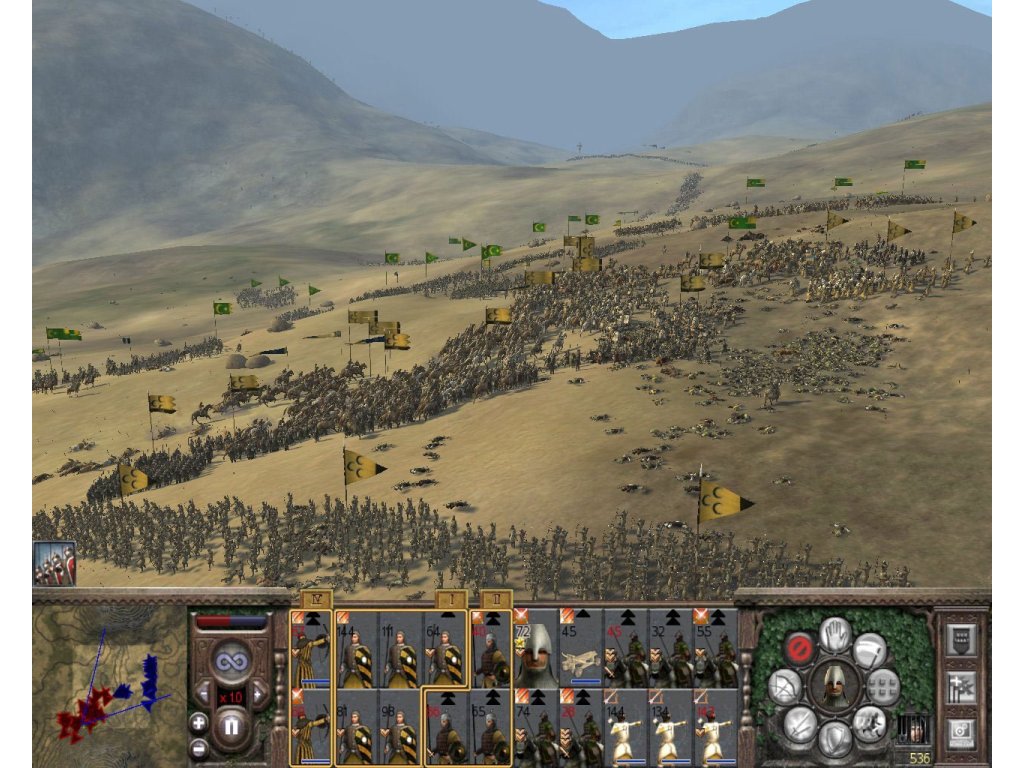
Task: Click the red no-entry stop icon
Action: (798, 648)
